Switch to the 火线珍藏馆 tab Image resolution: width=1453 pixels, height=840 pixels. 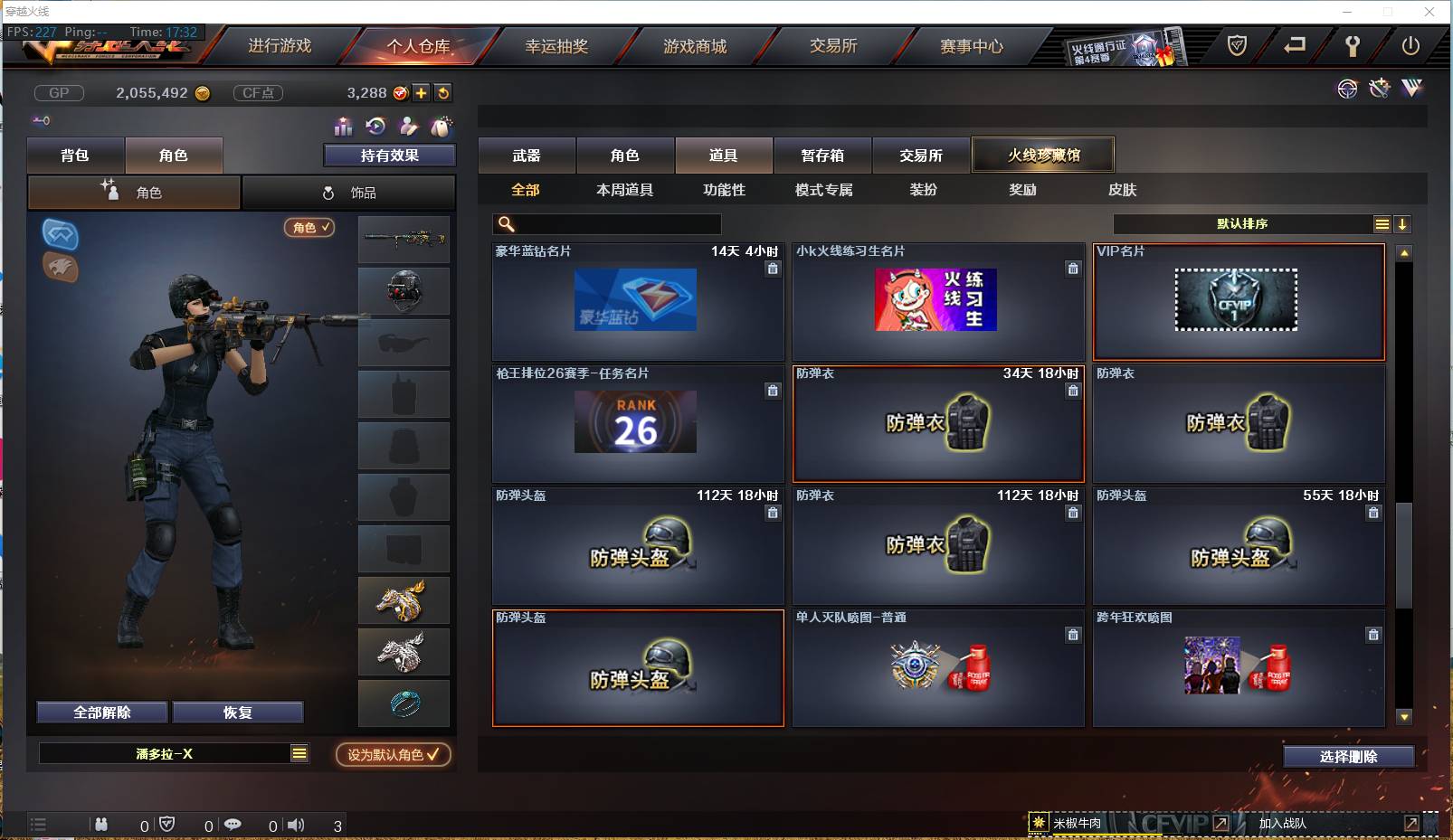coord(1043,155)
